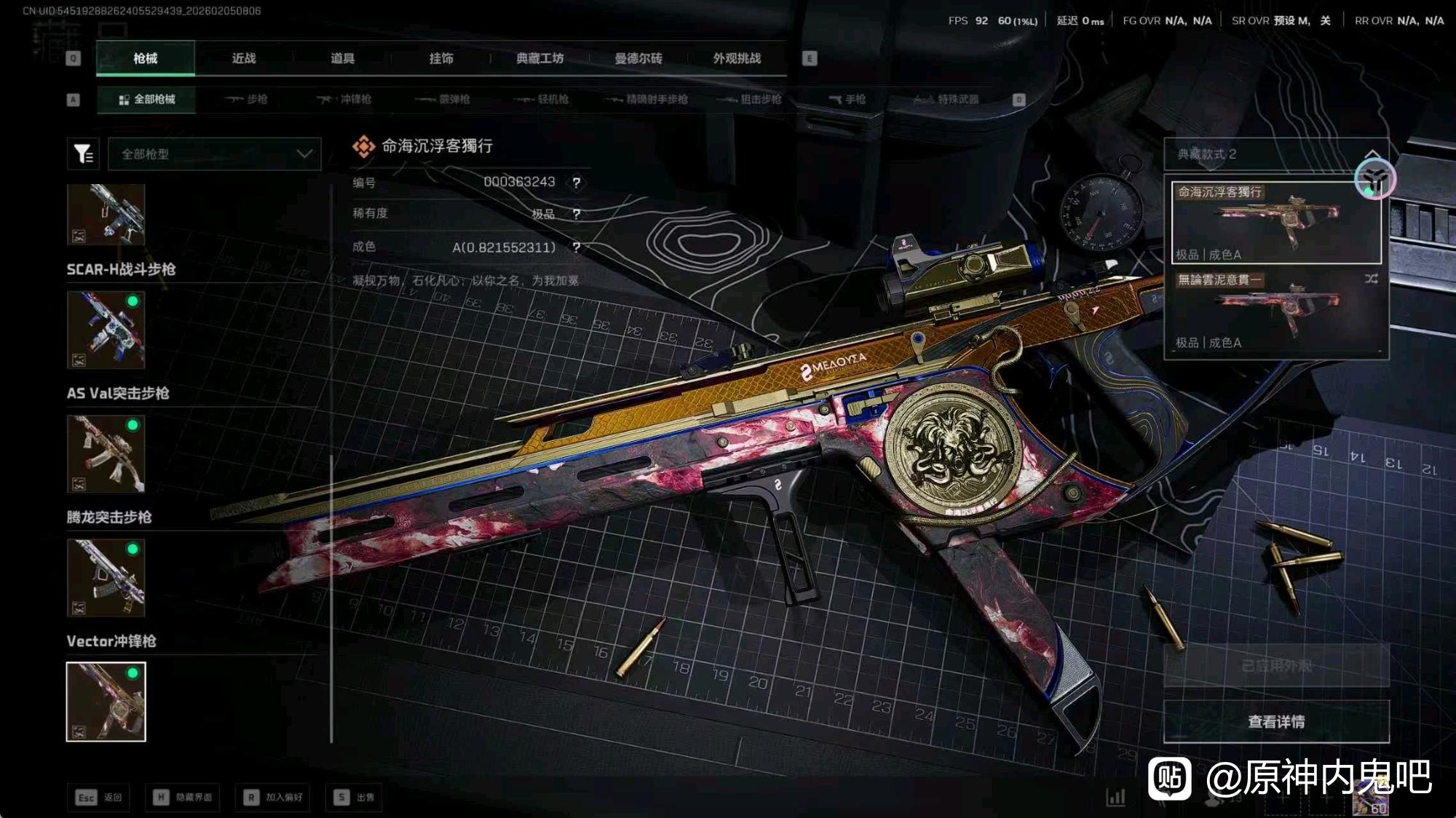
Task: Click the filter funnel icon
Action: [83, 154]
